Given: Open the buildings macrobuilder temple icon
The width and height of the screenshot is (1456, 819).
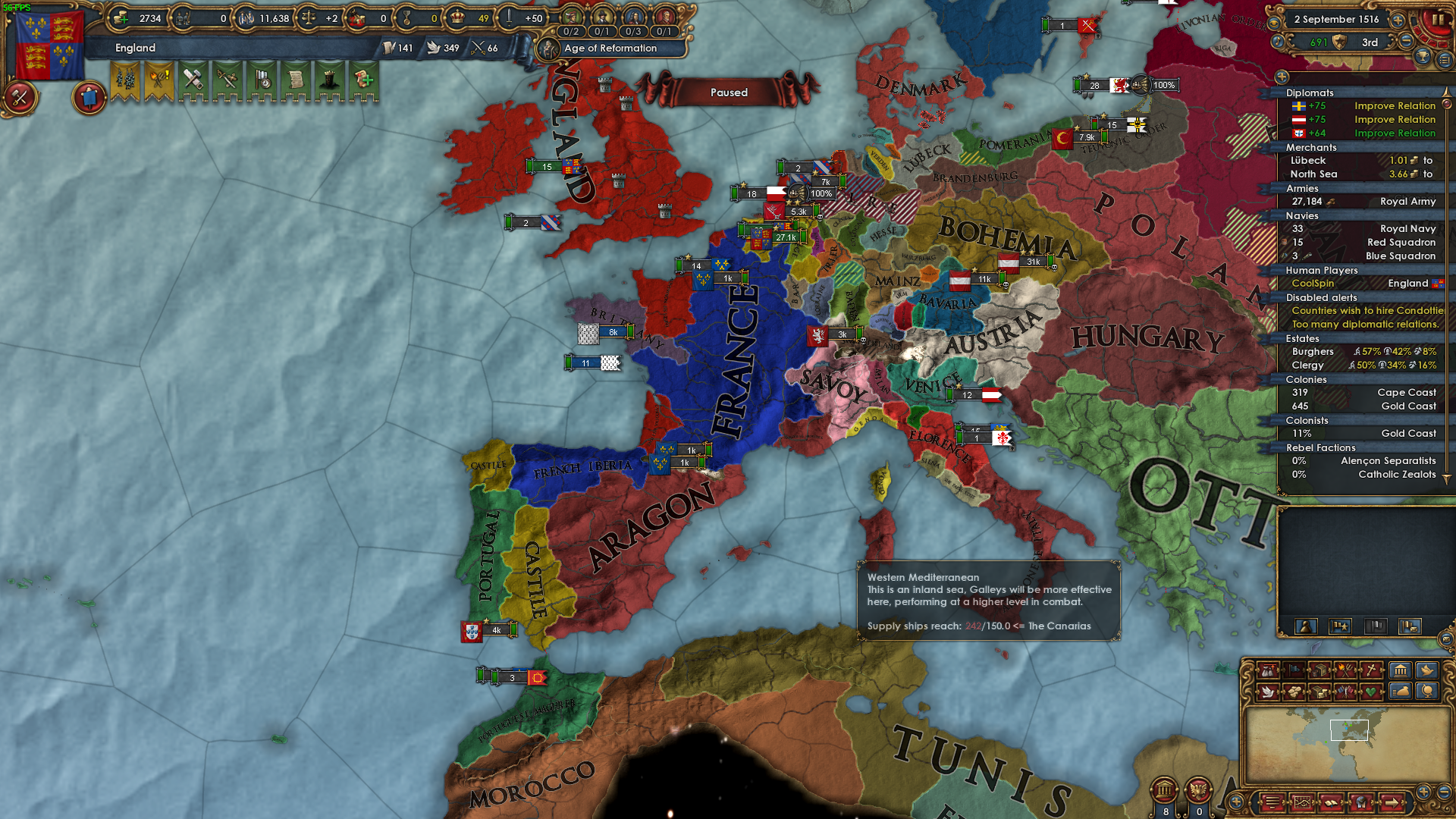Looking at the screenshot, I should pos(1401,670).
